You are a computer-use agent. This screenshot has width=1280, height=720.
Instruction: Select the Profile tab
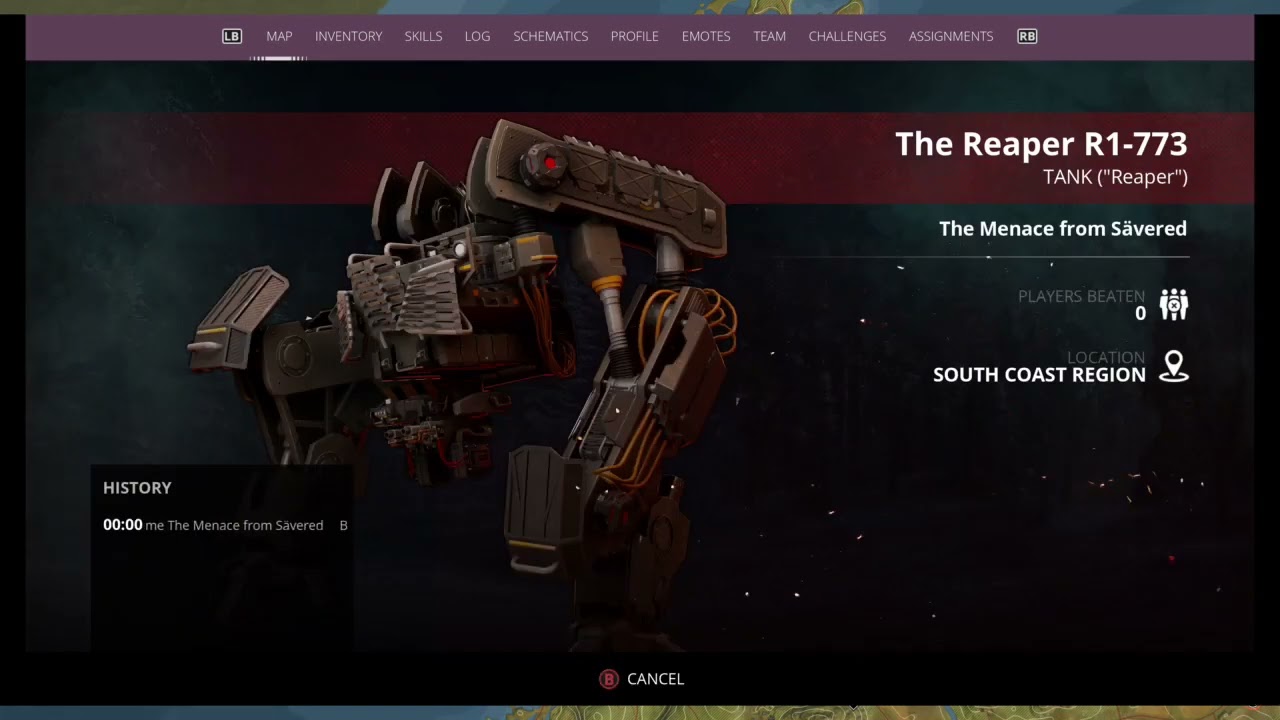[x=634, y=36]
